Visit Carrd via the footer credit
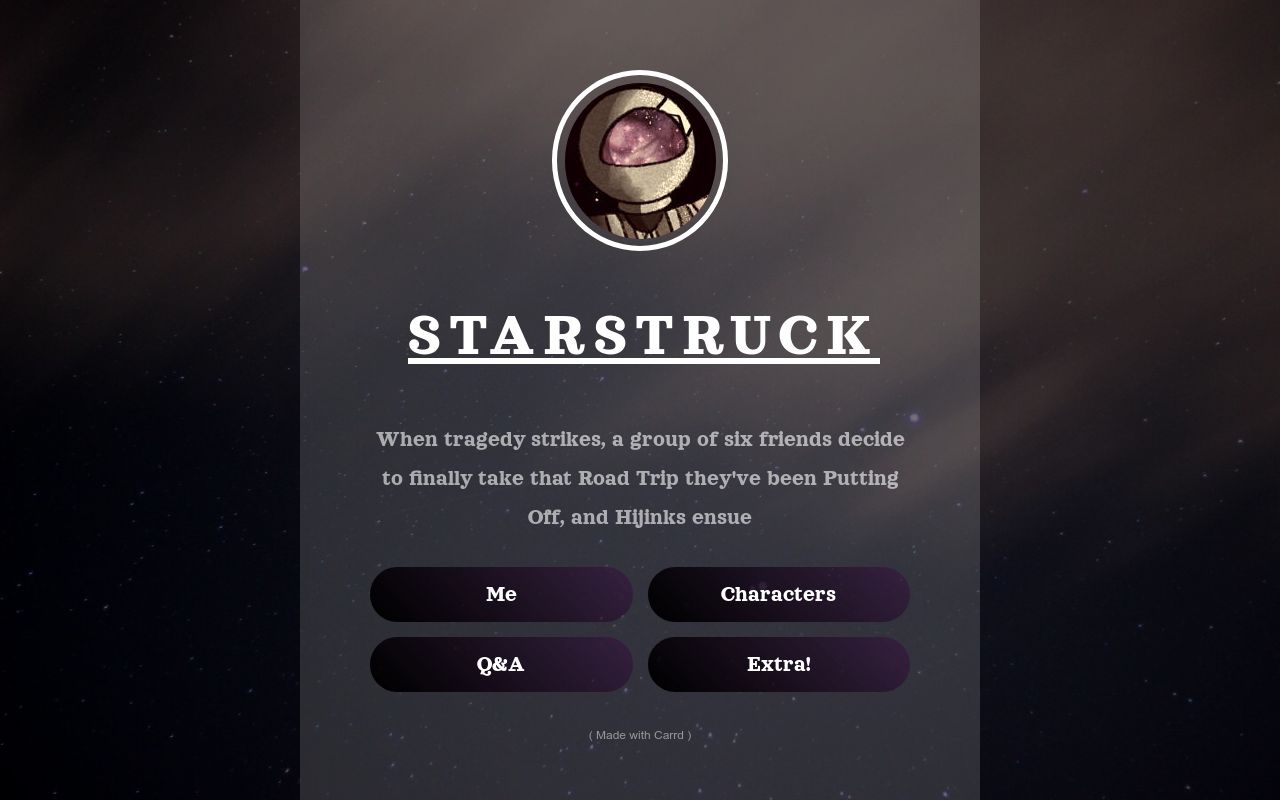This screenshot has height=800, width=1280. coord(640,735)
